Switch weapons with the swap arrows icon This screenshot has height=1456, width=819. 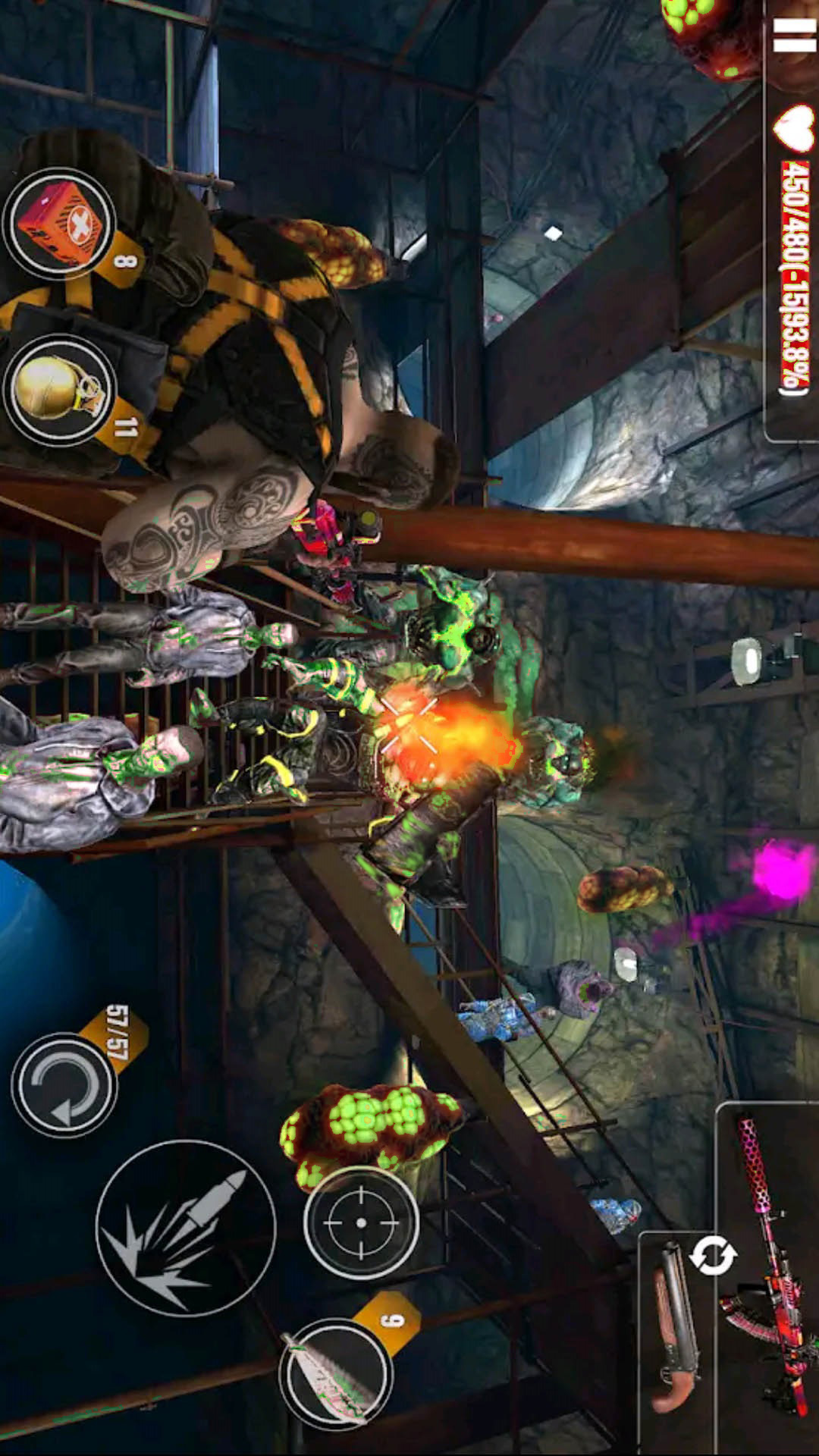tap(712, 1255)
